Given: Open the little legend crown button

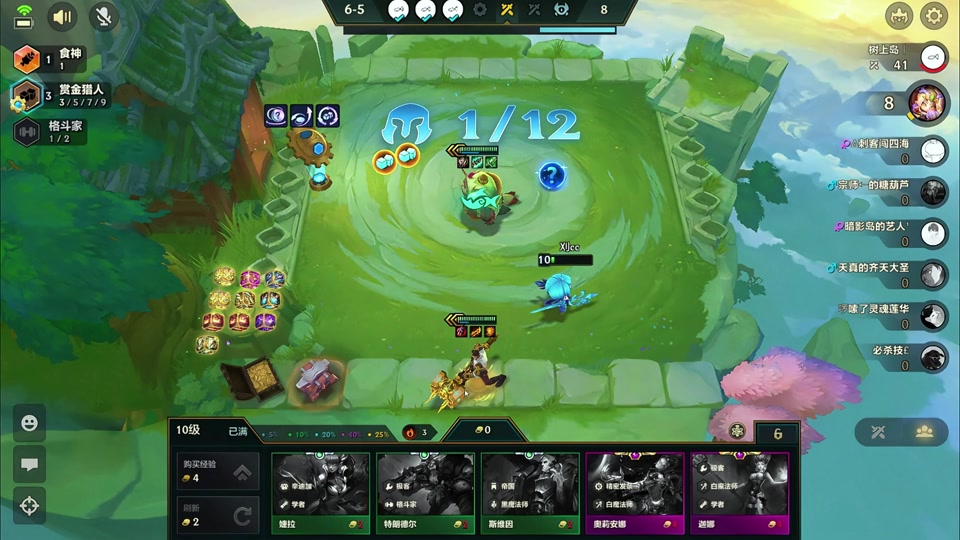Looking at the screenshot, I should (899, 16).
